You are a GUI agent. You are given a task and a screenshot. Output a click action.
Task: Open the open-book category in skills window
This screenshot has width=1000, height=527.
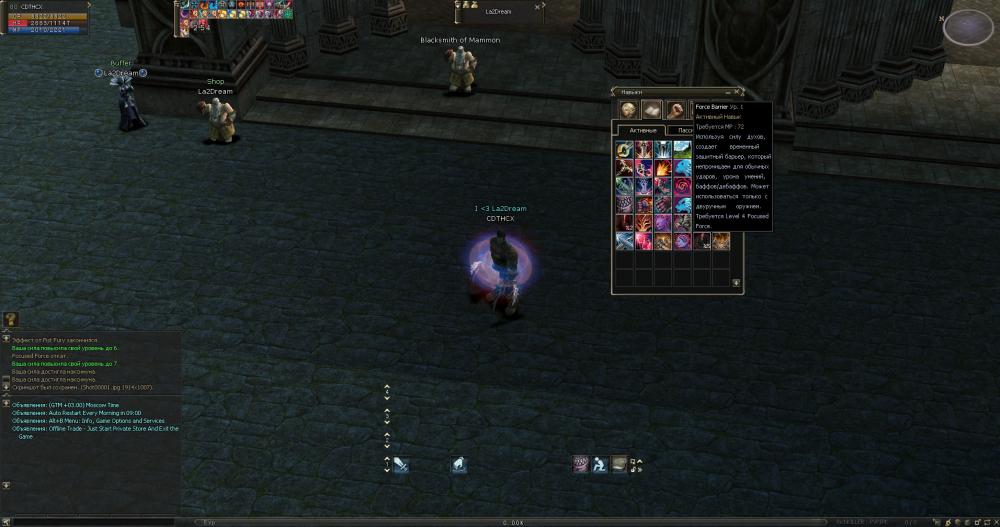pos(651,110)
